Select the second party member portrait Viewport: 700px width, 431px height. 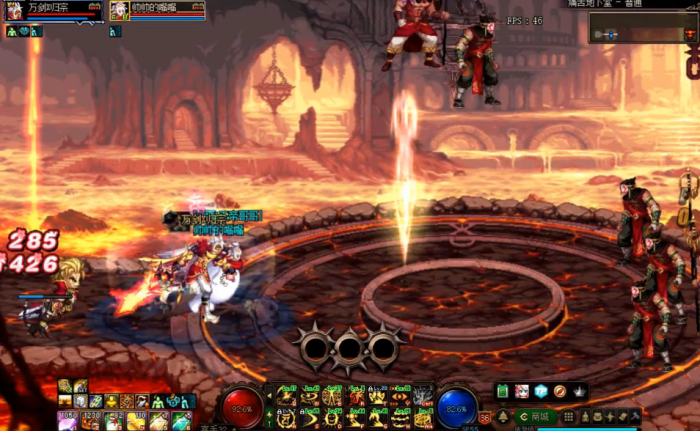(119, 11)
